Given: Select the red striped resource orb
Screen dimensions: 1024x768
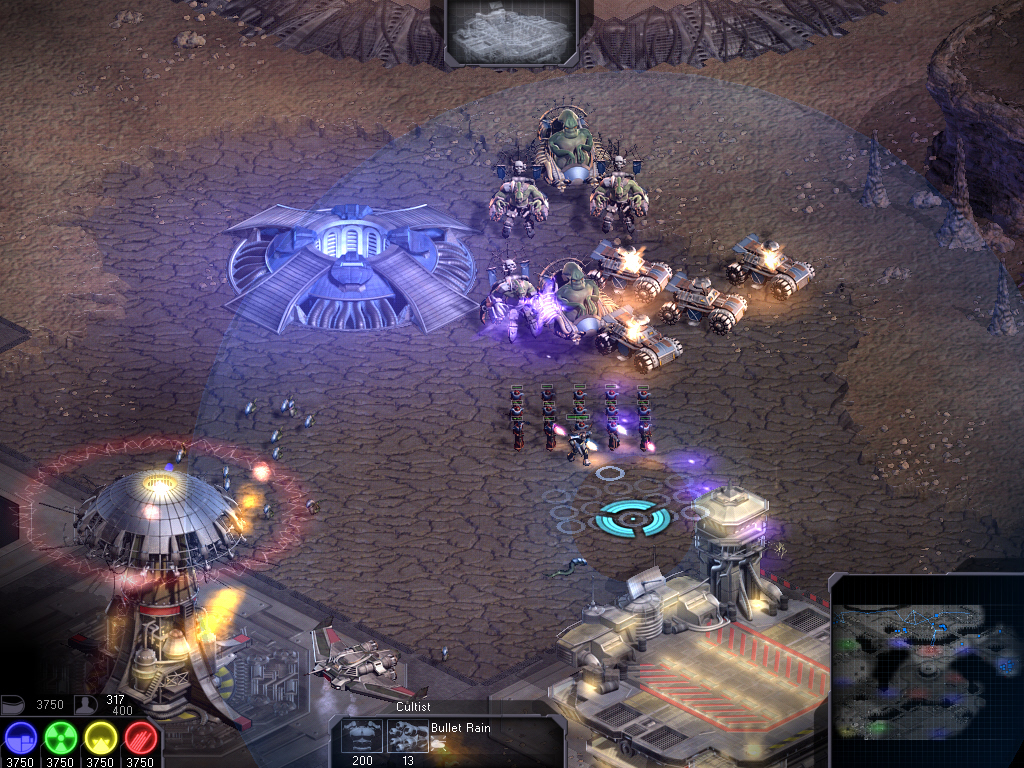Looking at the screenshot, I should click(x=140, y=738).
